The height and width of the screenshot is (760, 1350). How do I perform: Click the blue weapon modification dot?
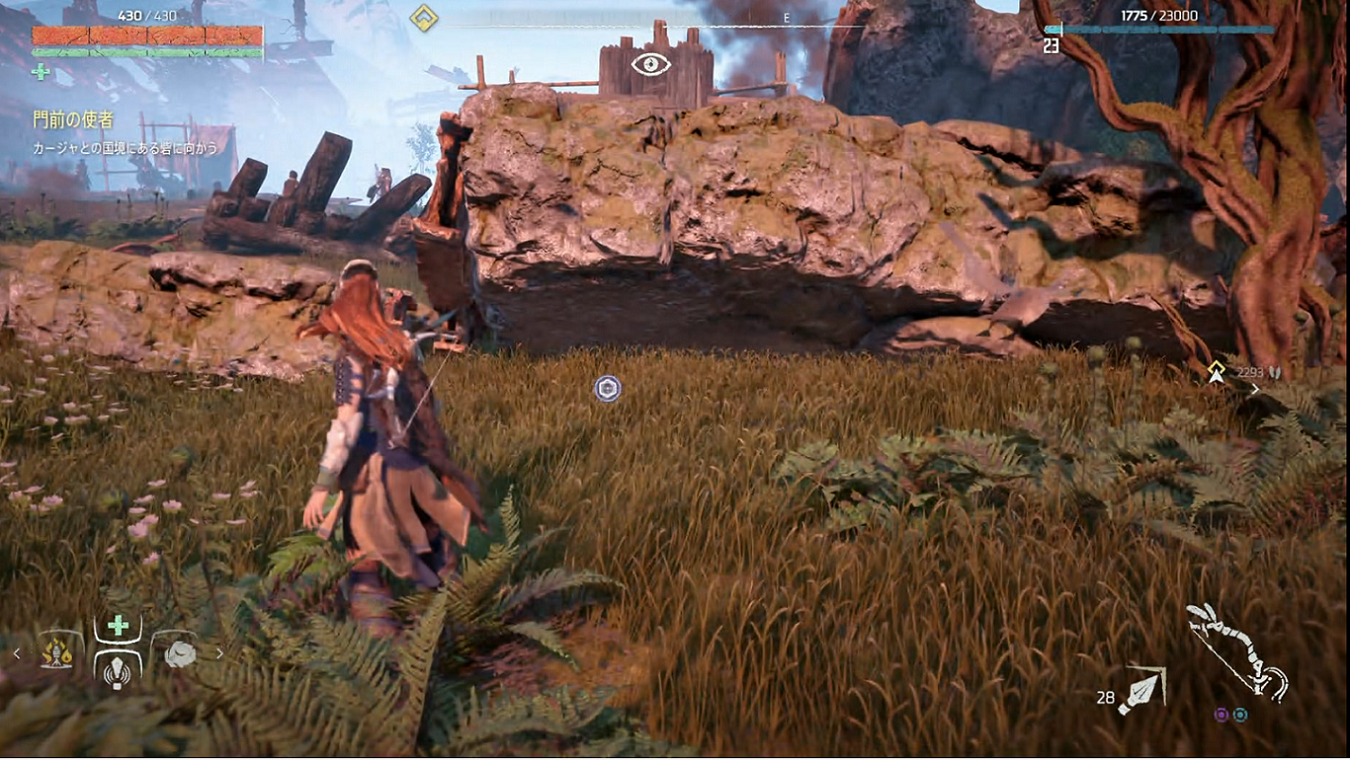[1240, 714]
